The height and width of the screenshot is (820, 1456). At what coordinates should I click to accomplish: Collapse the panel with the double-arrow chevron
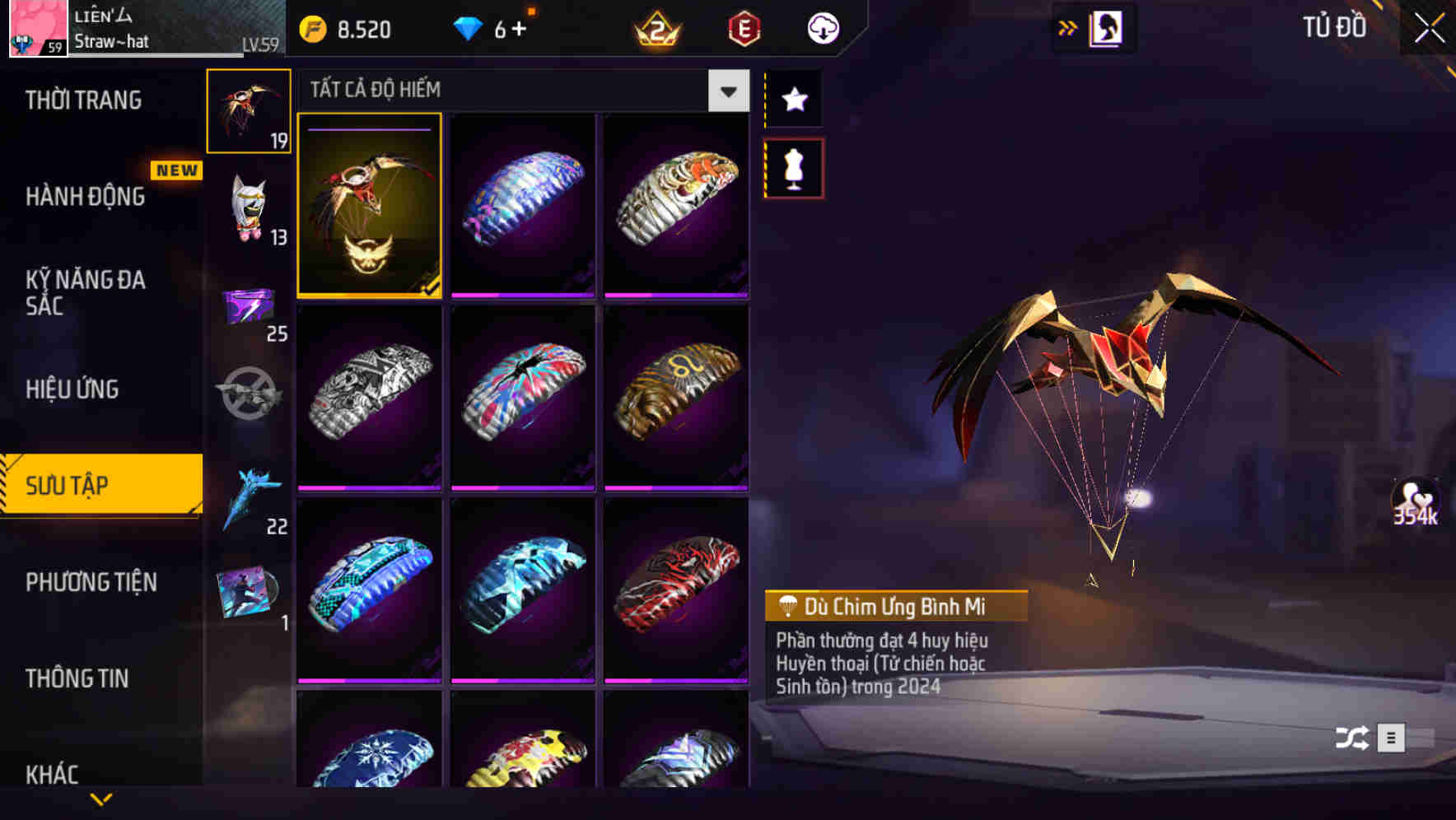[1068, 27]
